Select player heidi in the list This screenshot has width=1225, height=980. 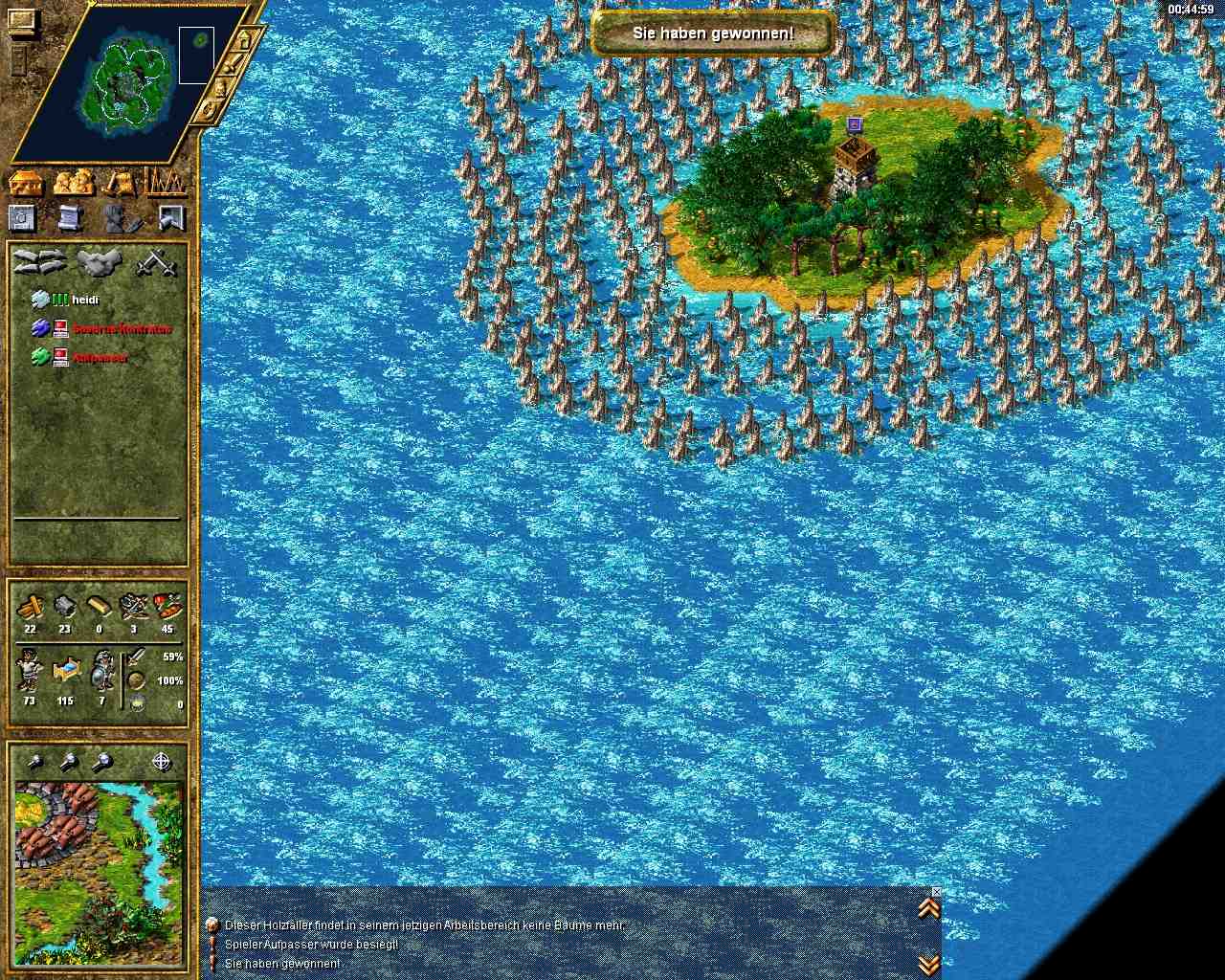(x=85, y=300)
